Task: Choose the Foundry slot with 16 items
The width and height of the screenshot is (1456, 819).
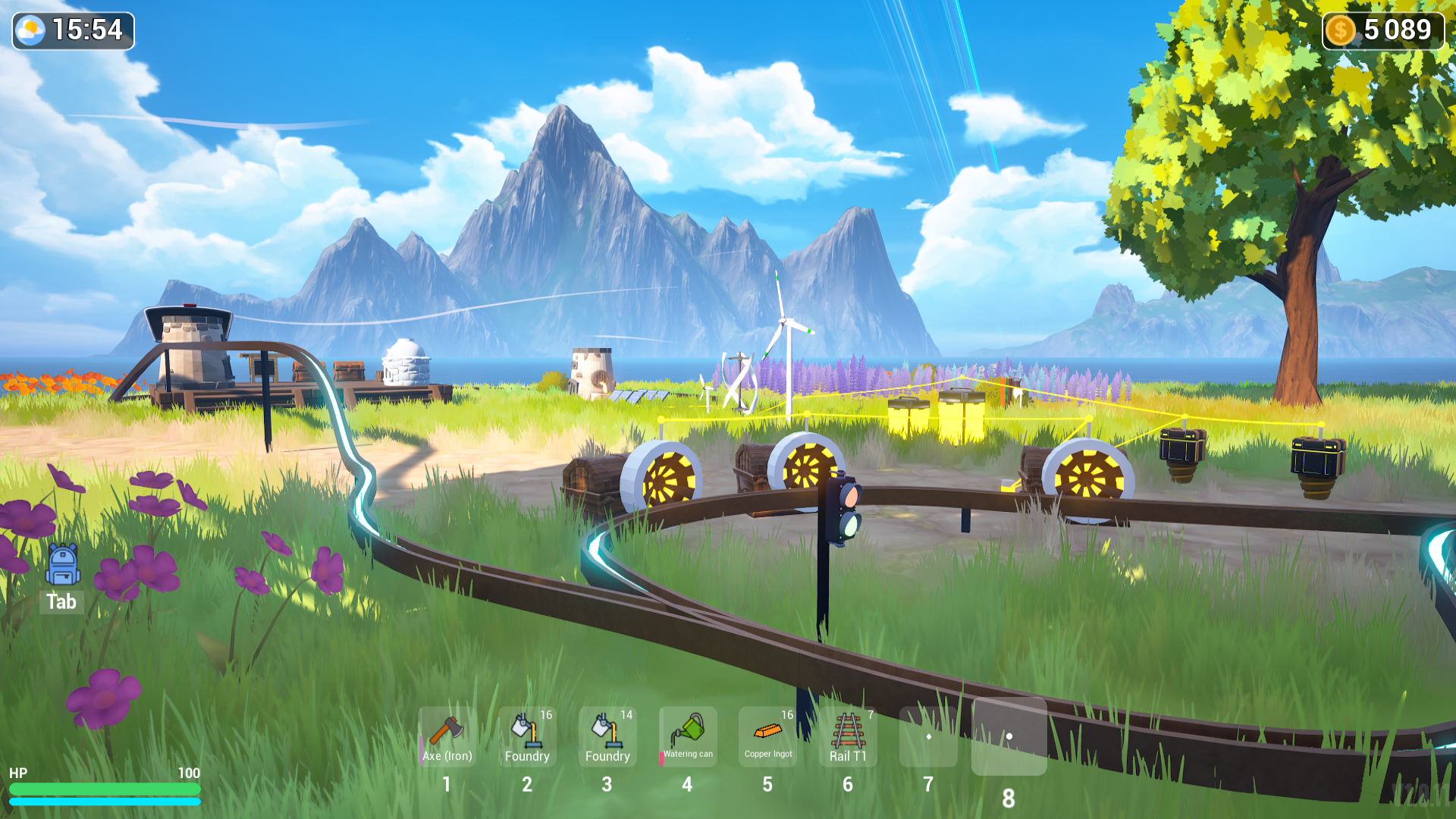Action: point(527,736)
